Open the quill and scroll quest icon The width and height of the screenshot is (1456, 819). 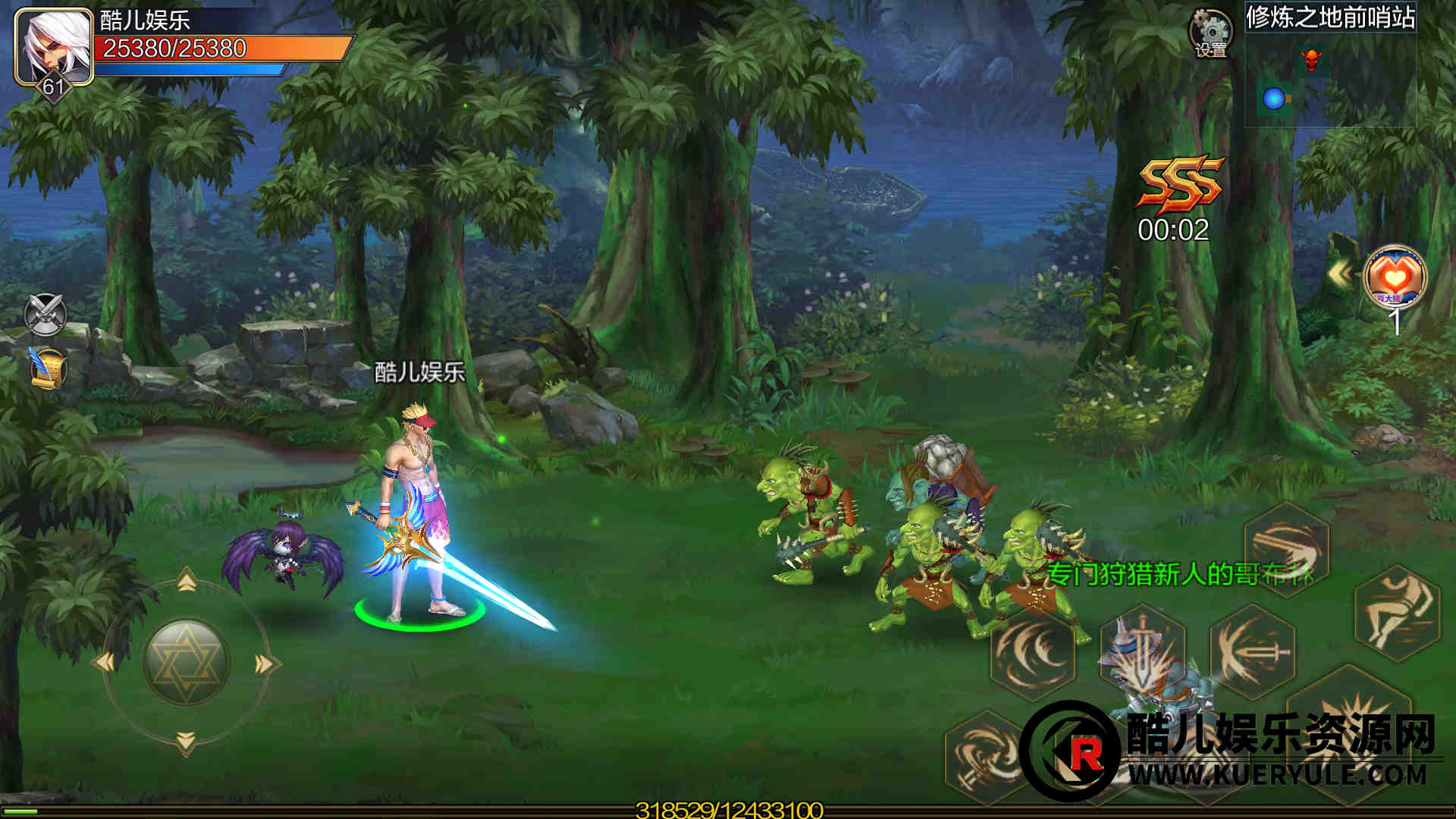(48, 369)
